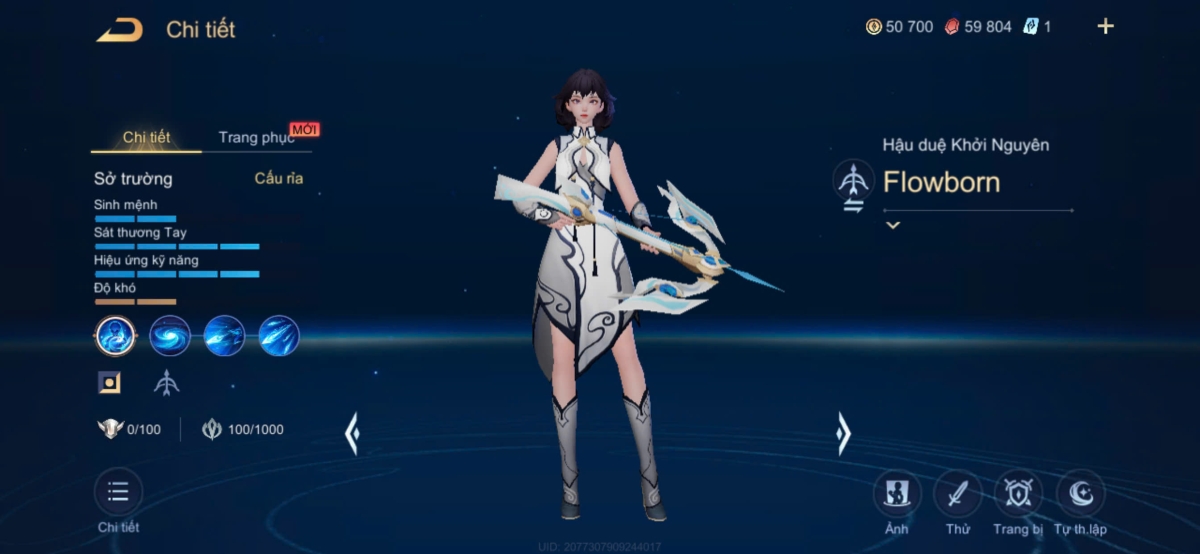The image size is (1200, 554).
Task: Open the Trang bị equipment menu
Action: [1018, 494]
